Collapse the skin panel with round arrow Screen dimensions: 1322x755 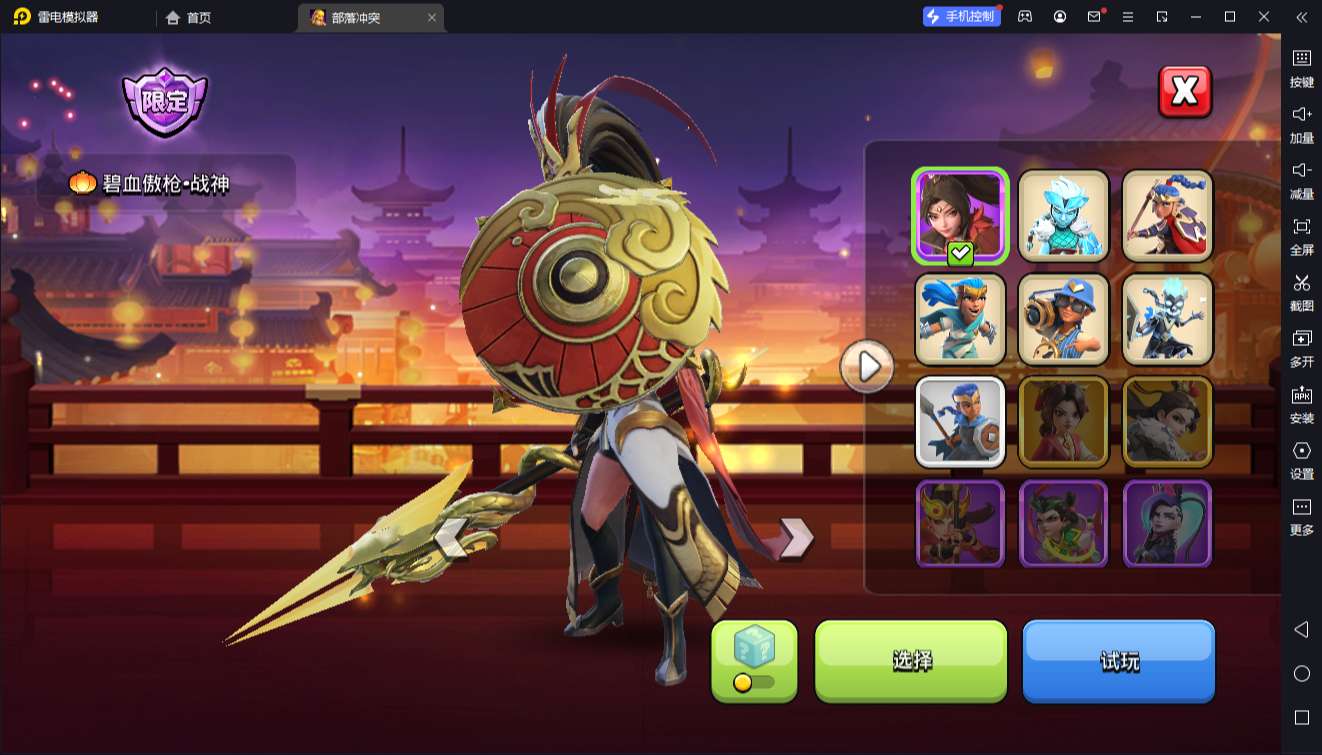[866, 368]
